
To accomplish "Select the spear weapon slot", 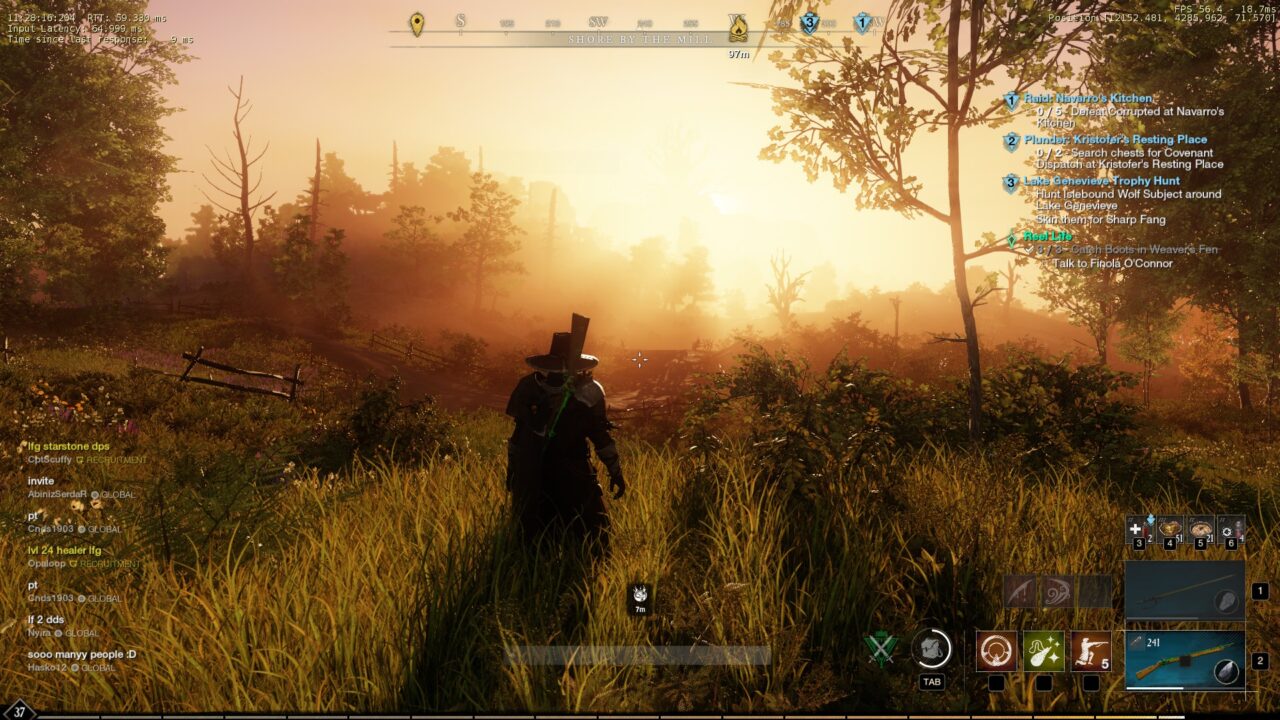I will [1185, 591].
